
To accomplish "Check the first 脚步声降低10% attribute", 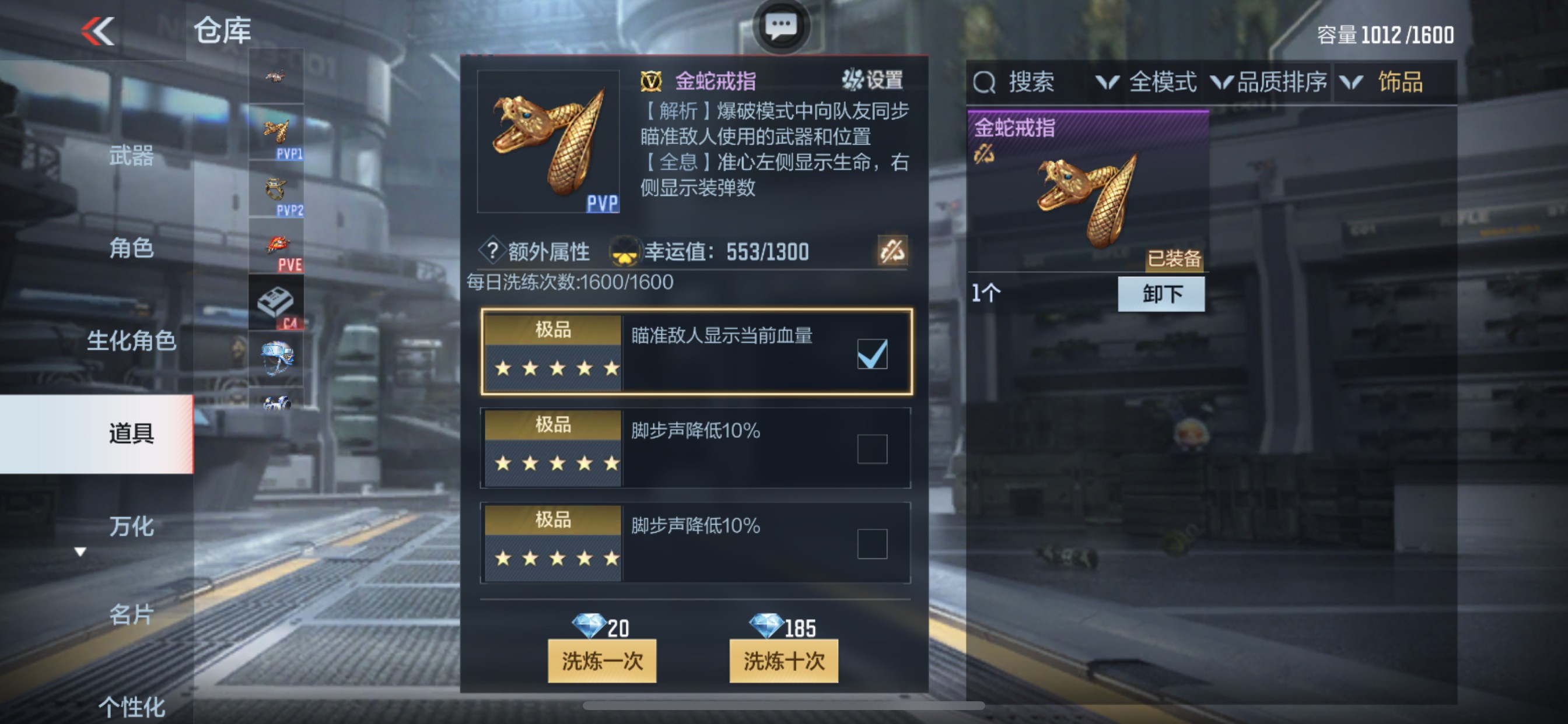I will [x=871, y=448].
